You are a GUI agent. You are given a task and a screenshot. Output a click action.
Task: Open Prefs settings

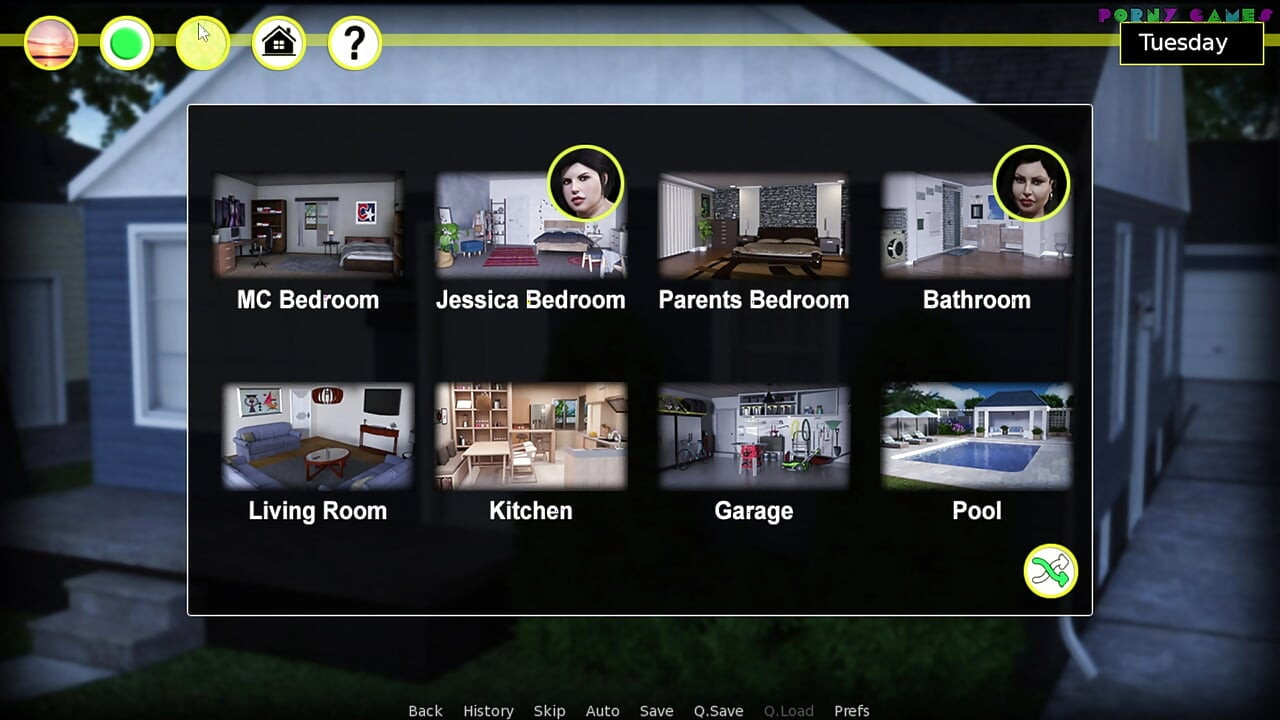851,711
